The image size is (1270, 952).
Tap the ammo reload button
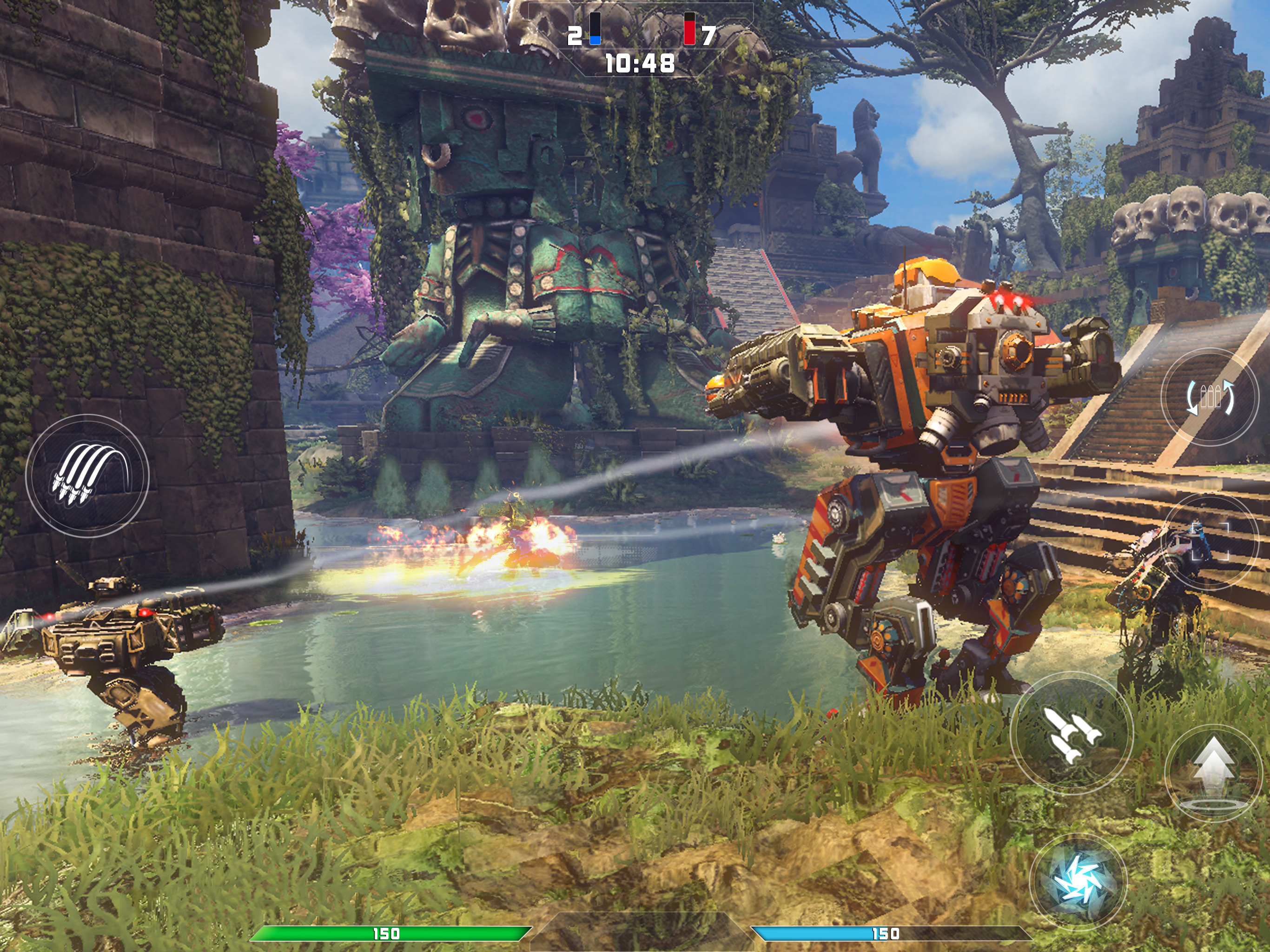(1210, 396)
